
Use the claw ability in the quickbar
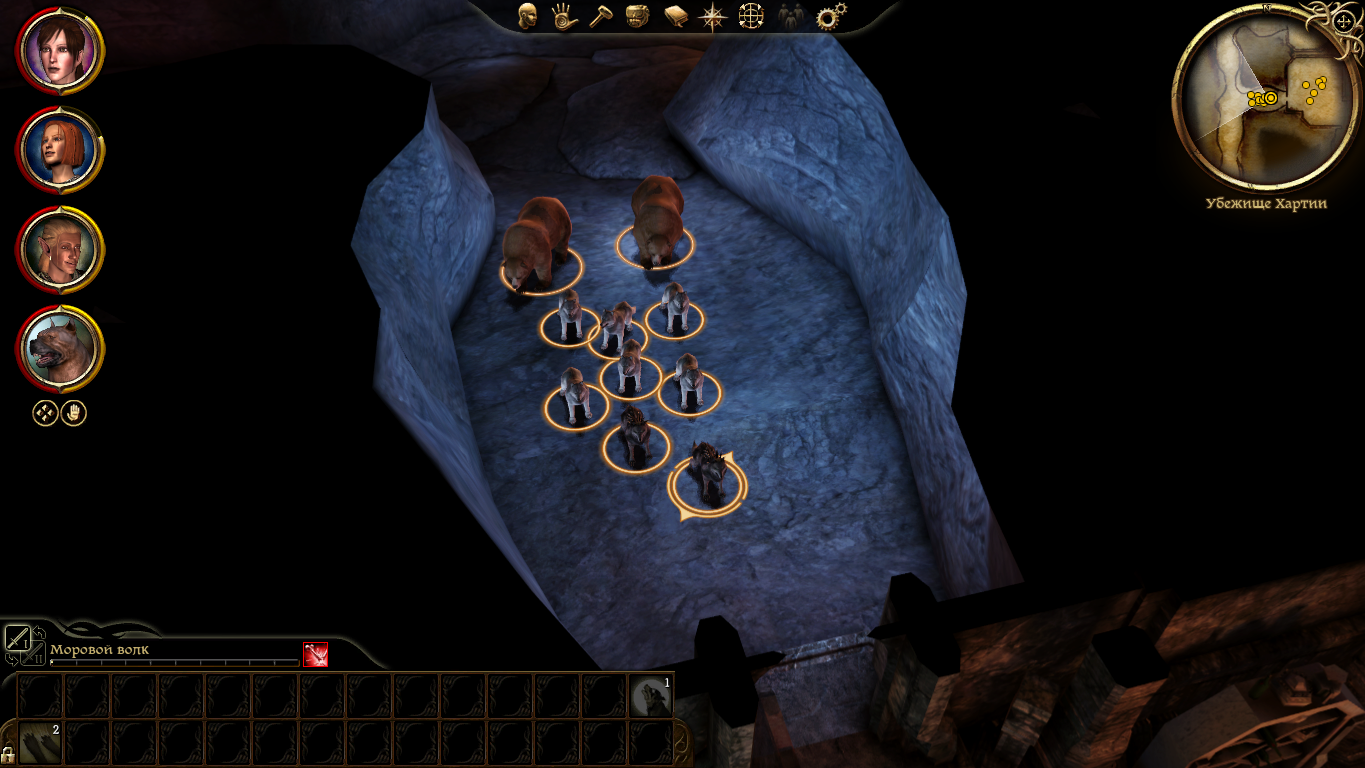click(39, 743)
